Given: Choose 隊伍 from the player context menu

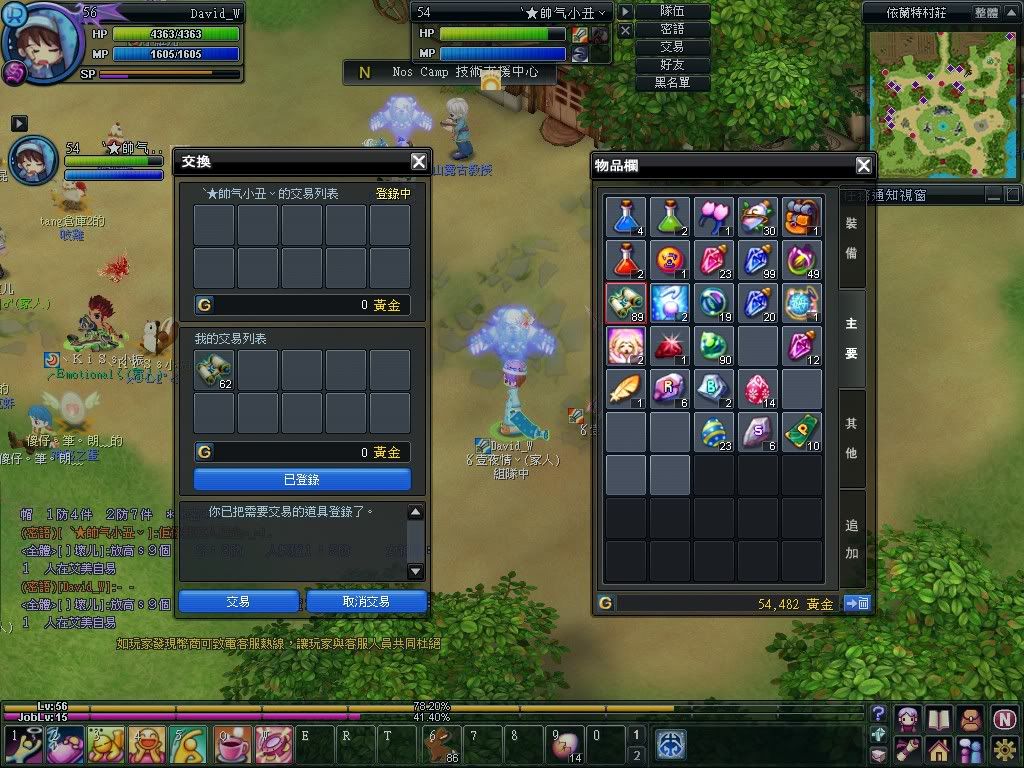Looking at the screenshot, I should [x=672, y=12].
